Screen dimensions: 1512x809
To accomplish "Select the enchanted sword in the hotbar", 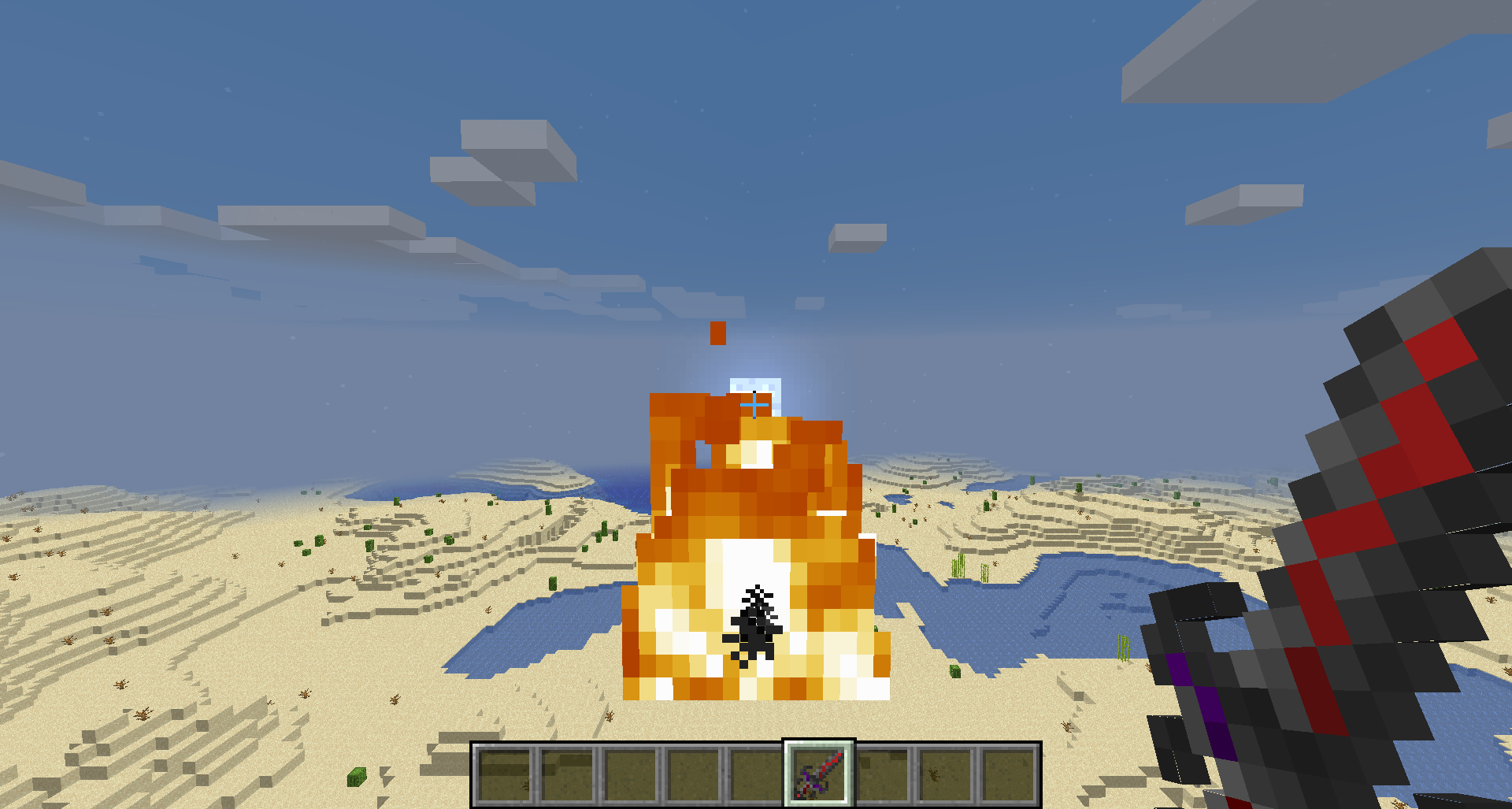I will (819, 776).
